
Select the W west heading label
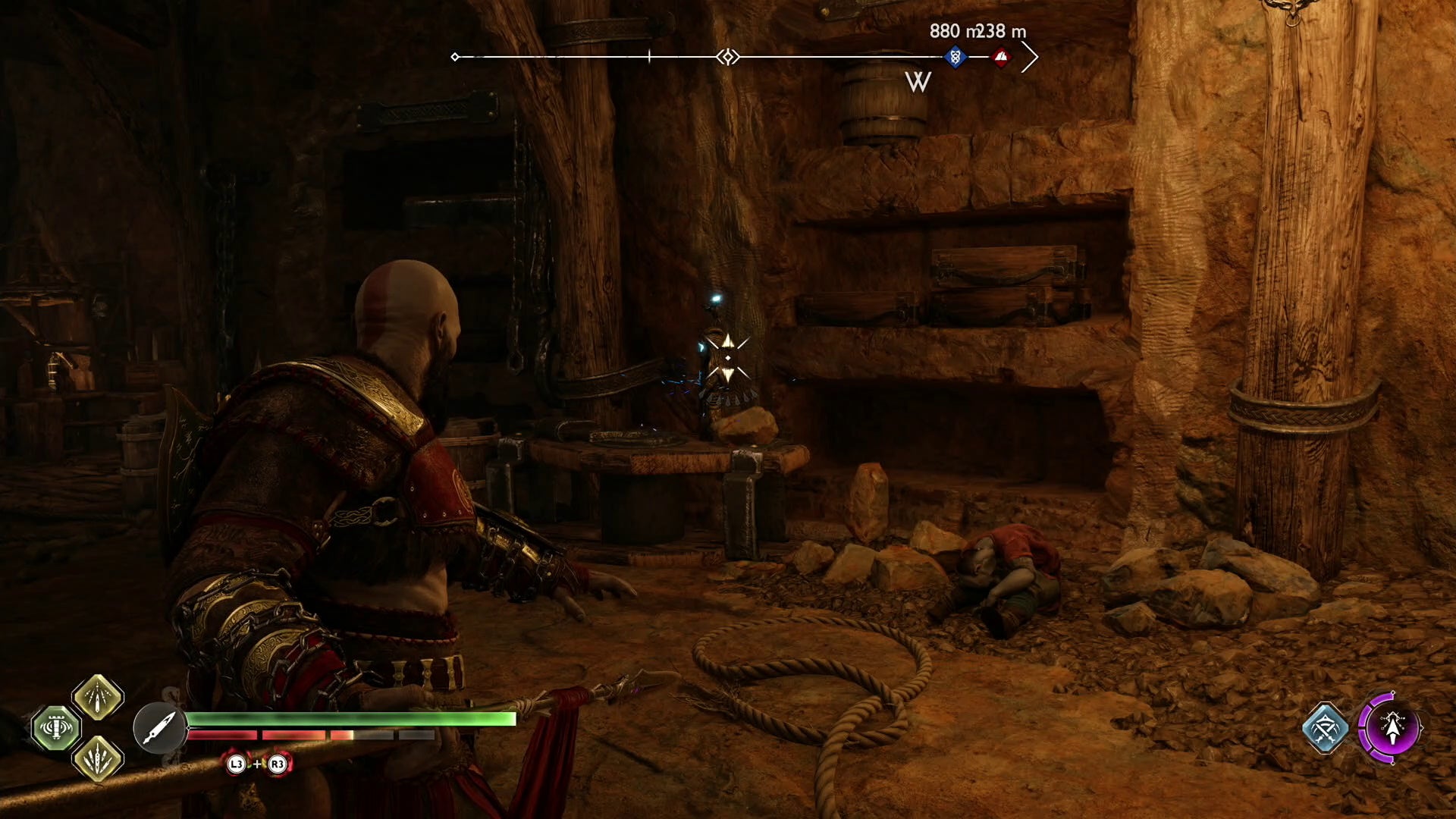(x=918, y=80)
